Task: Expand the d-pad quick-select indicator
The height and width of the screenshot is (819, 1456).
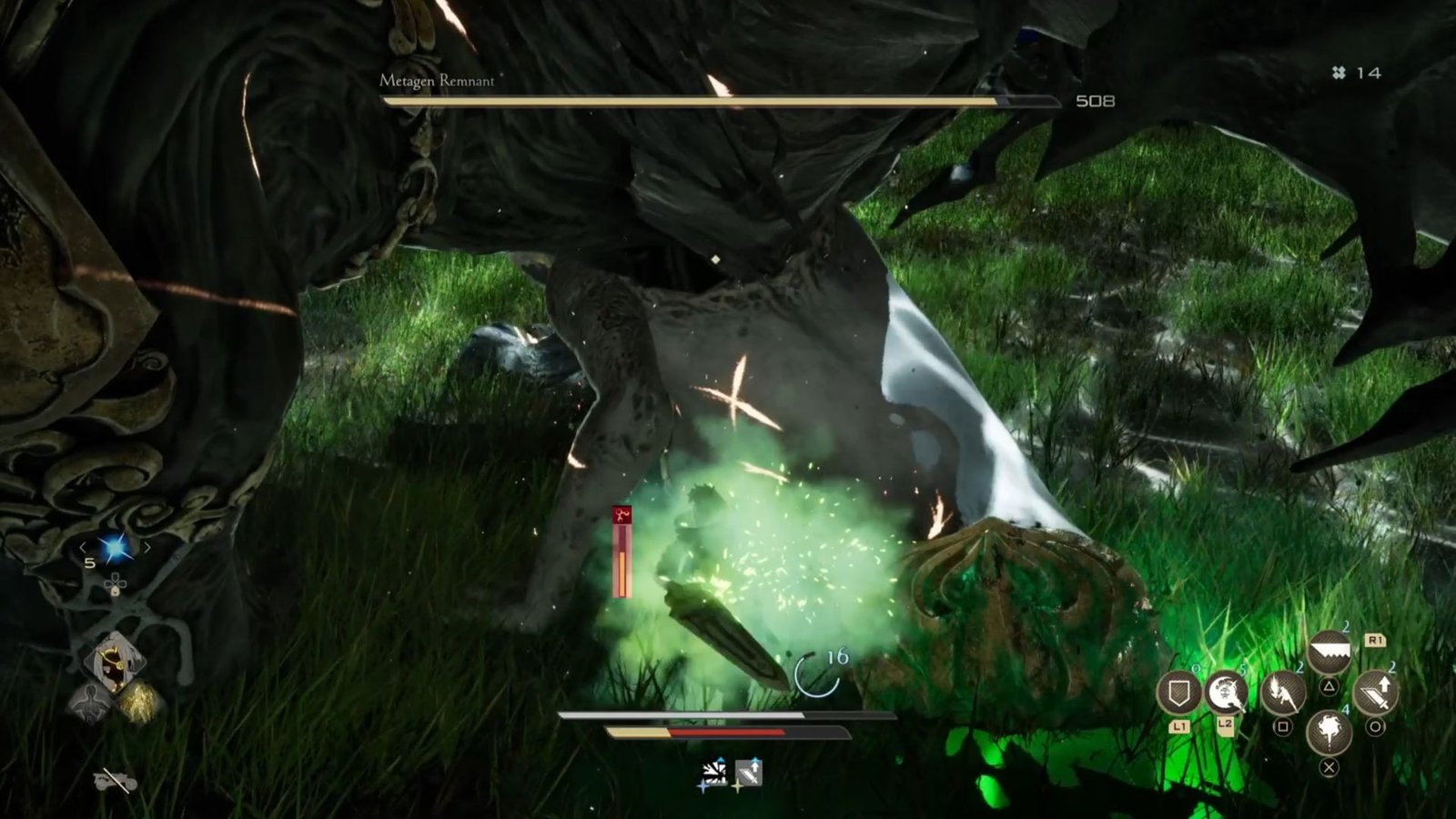Action: tap(116, 585)
